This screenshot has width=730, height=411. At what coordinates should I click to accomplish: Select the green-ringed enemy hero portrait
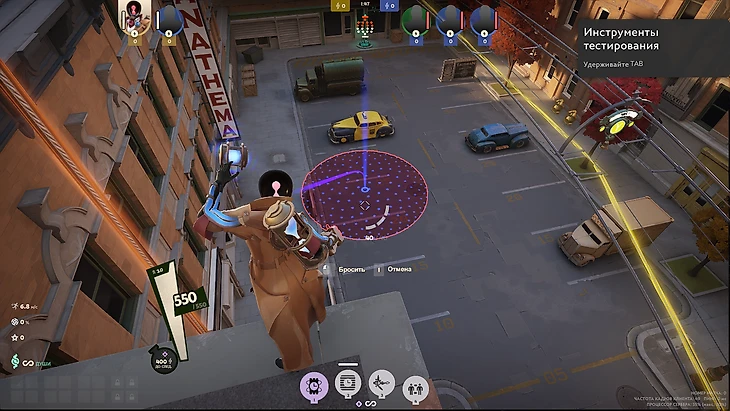pyautogui.click(x=414, y=18)
